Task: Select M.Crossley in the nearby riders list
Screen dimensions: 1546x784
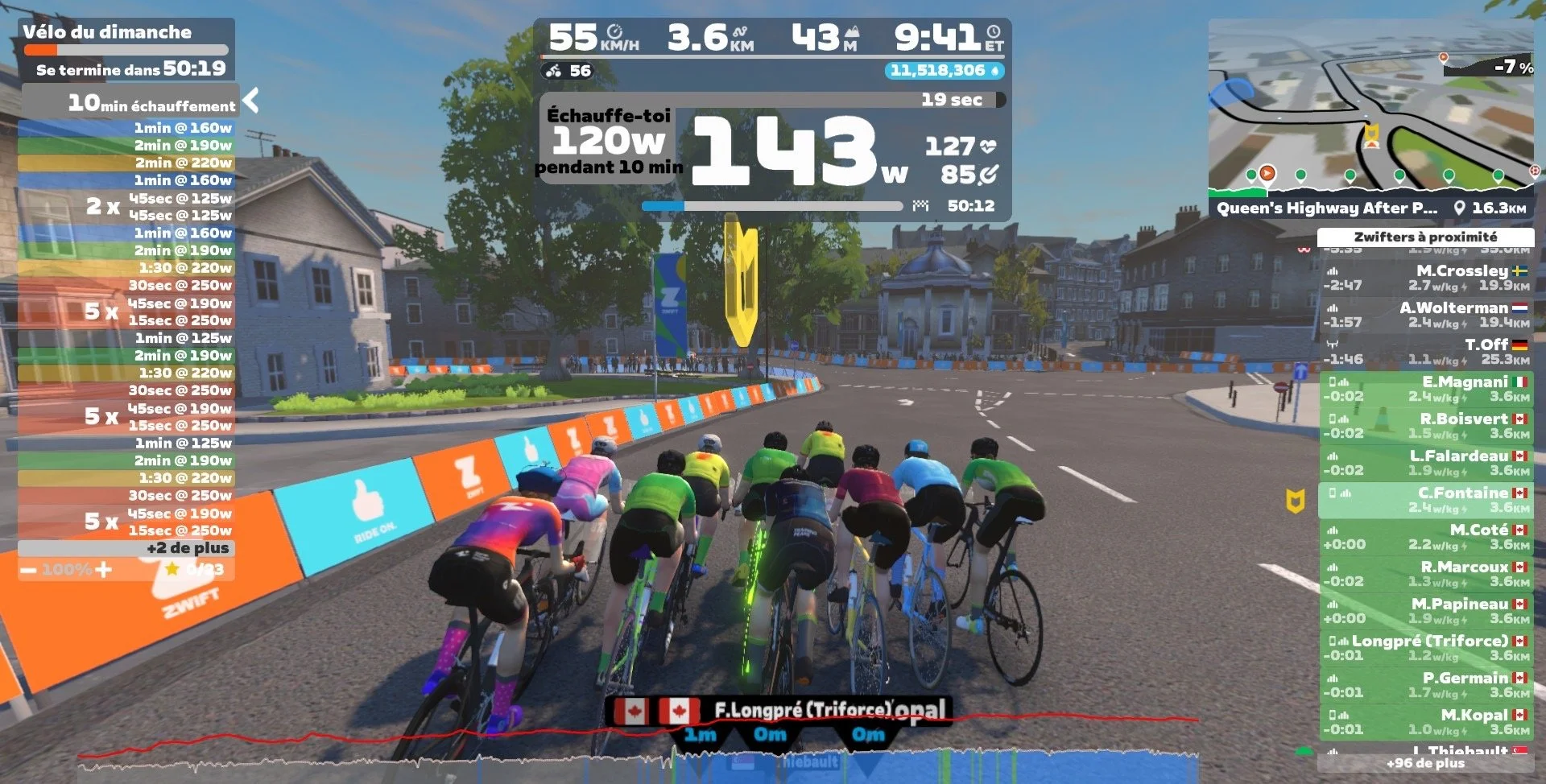Action: pyautogui.click(x=1425, y=278)
